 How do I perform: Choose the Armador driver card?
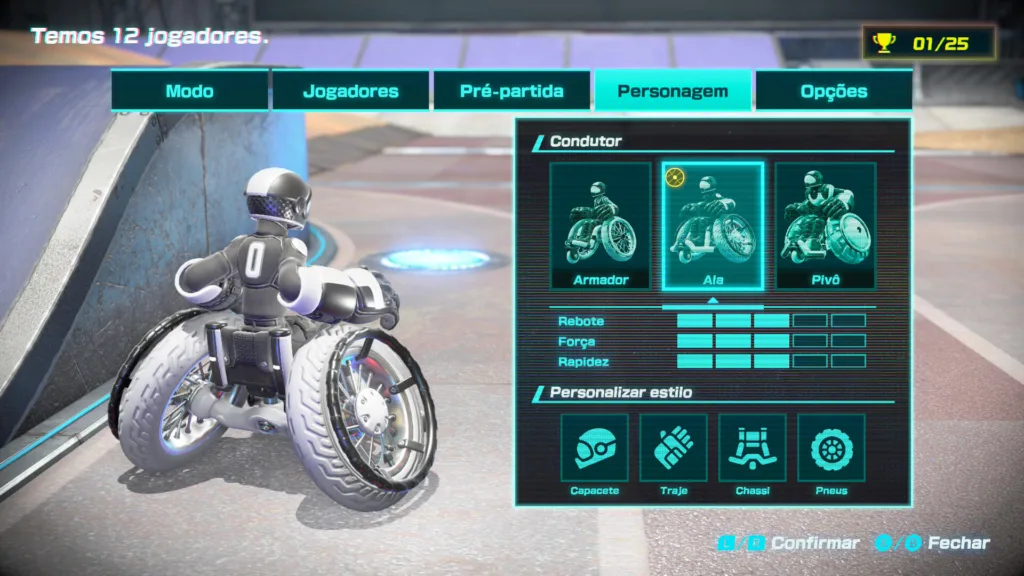tap(600, 226)
